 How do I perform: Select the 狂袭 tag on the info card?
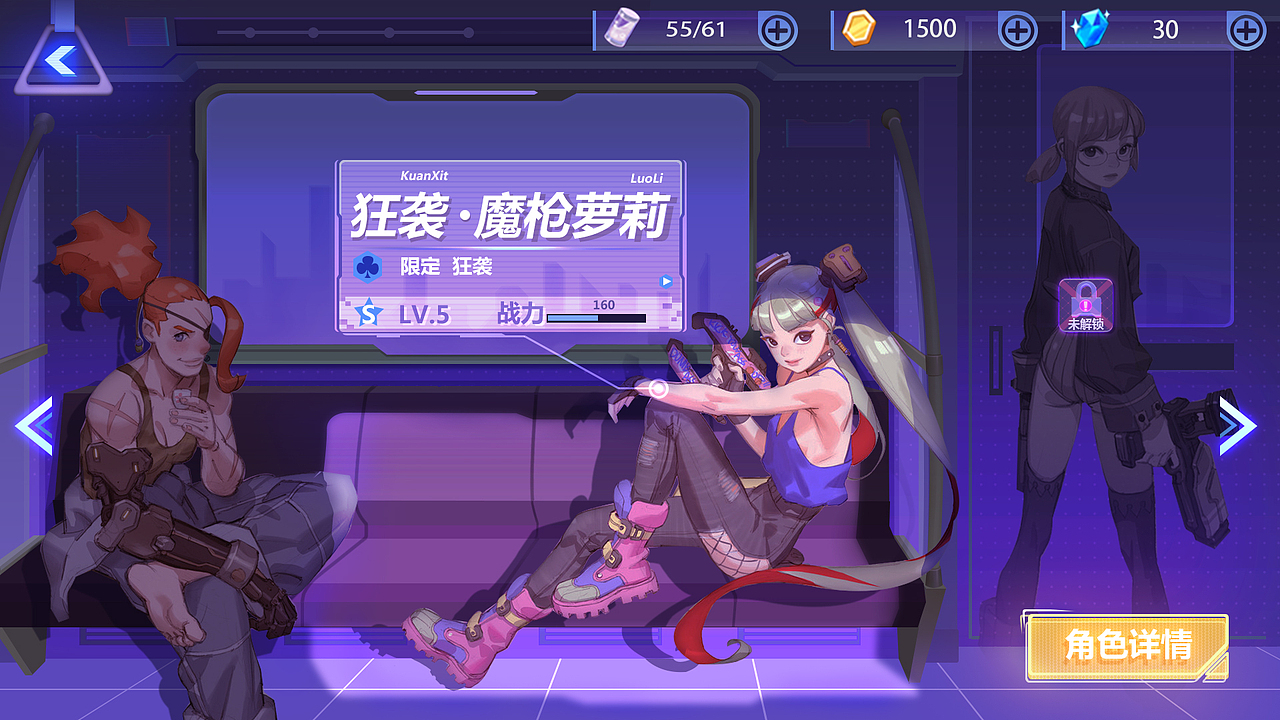coord(472,266)
